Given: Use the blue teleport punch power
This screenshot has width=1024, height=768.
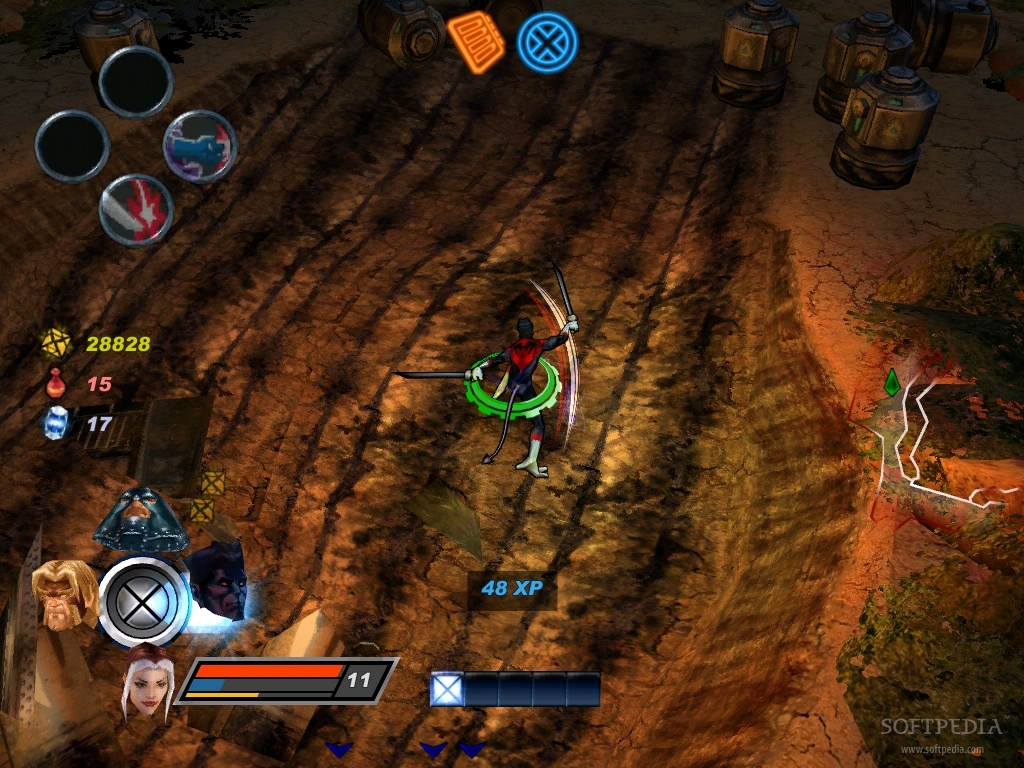Looking at the screenshot, I should point(200,146).
